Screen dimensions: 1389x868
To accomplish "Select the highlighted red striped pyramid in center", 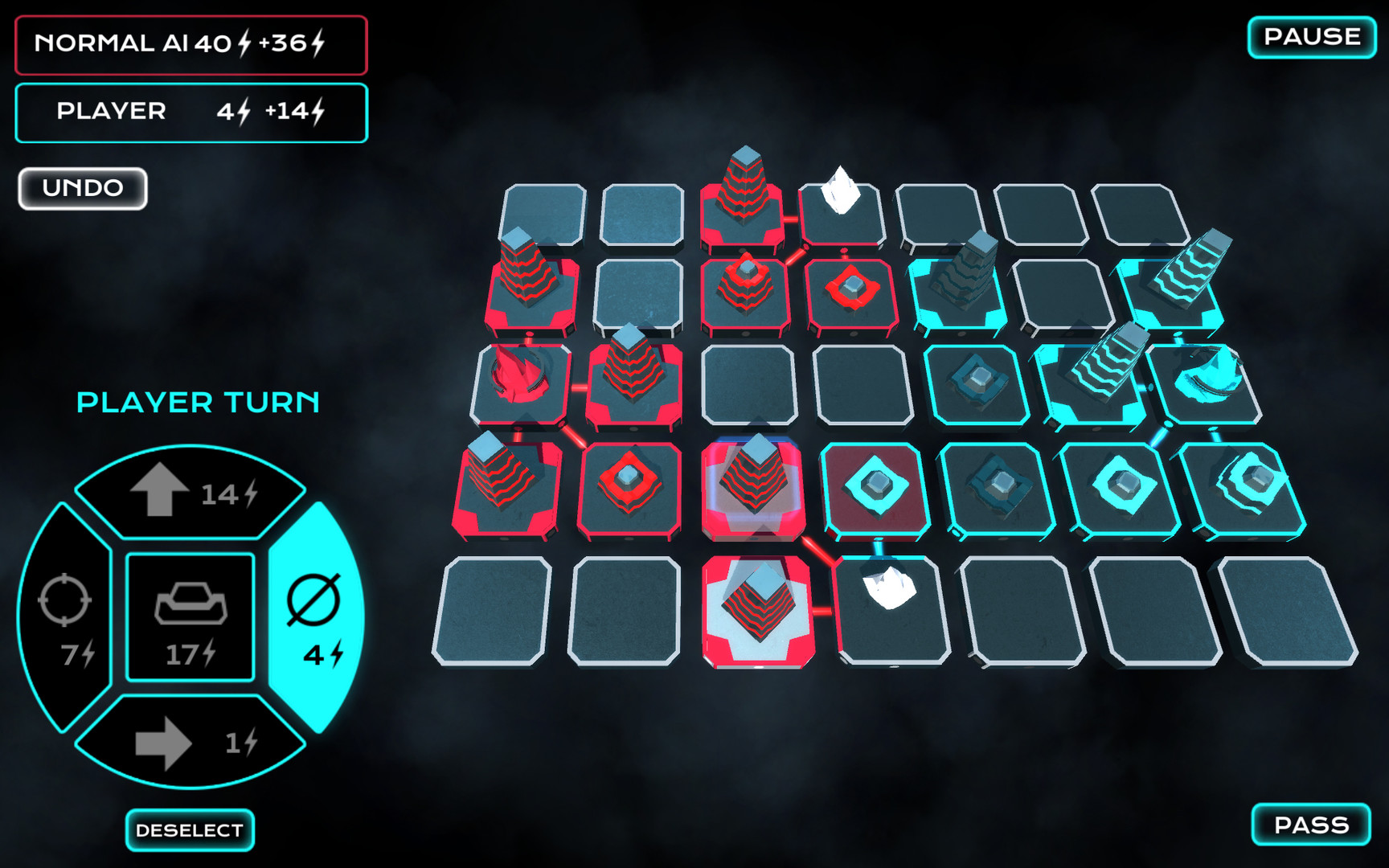I will coord(756,478).
